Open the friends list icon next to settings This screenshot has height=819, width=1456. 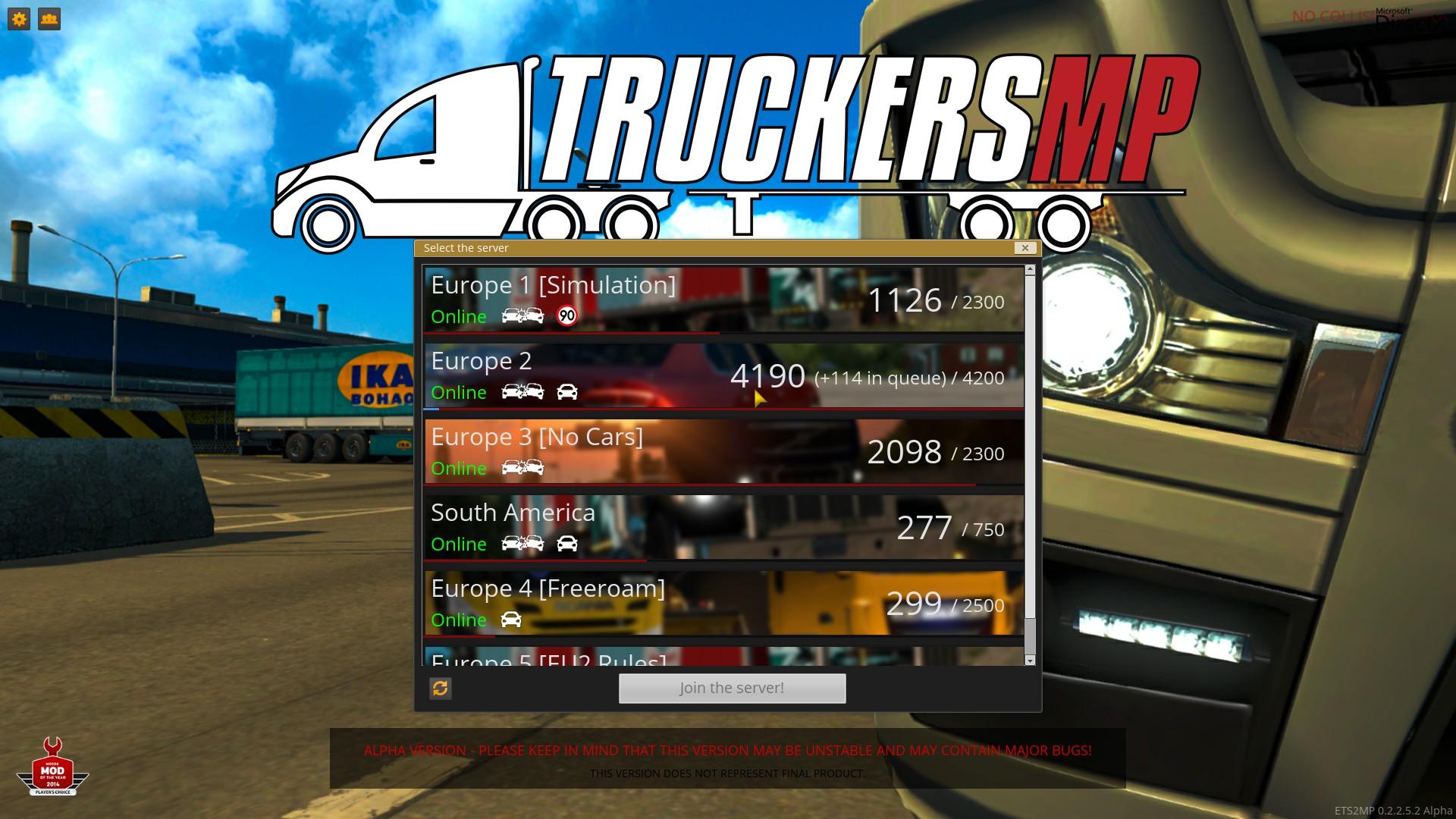click(49, 19)
